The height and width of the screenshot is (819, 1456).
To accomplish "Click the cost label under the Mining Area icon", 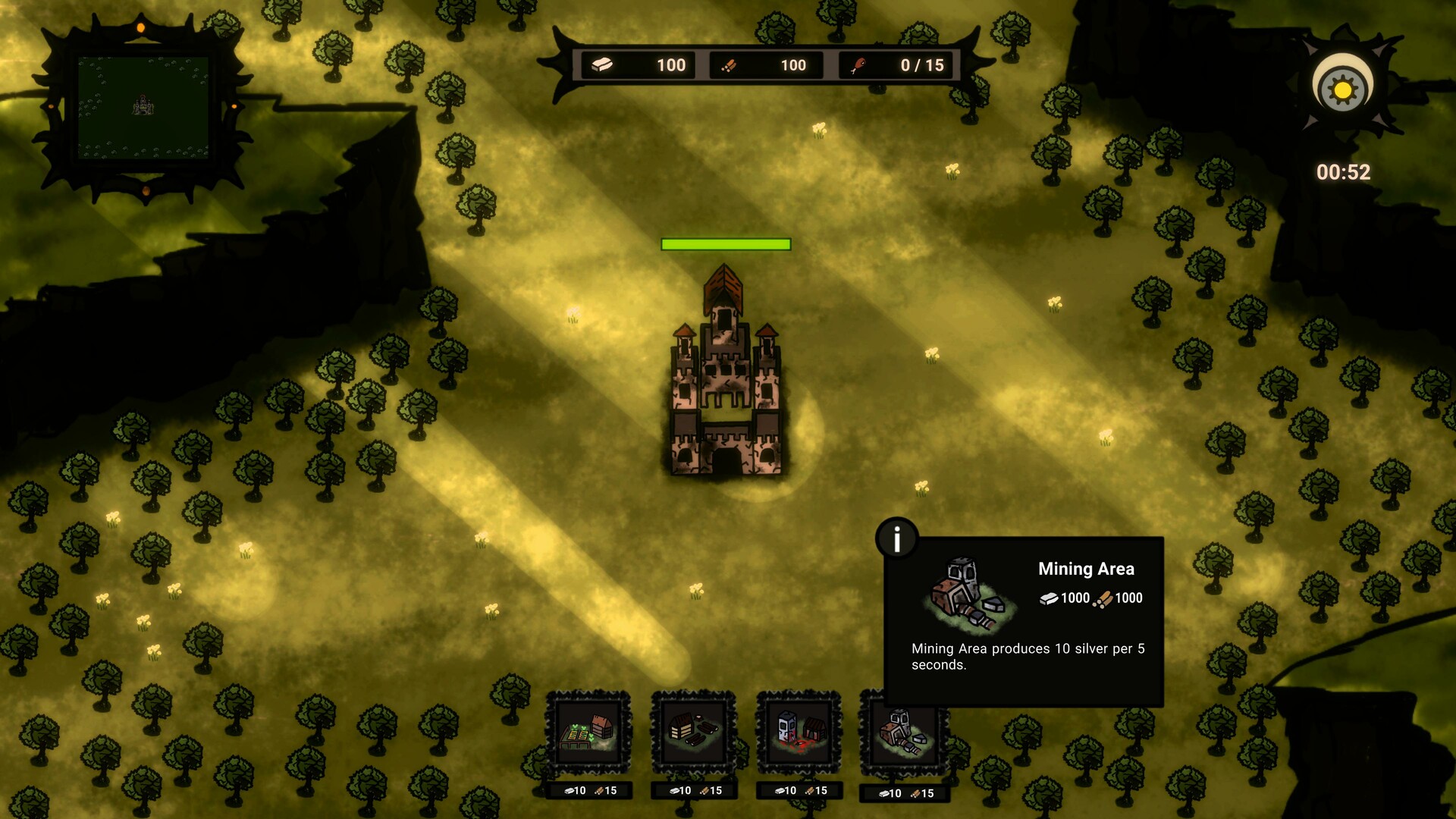I will click(902, 792).
